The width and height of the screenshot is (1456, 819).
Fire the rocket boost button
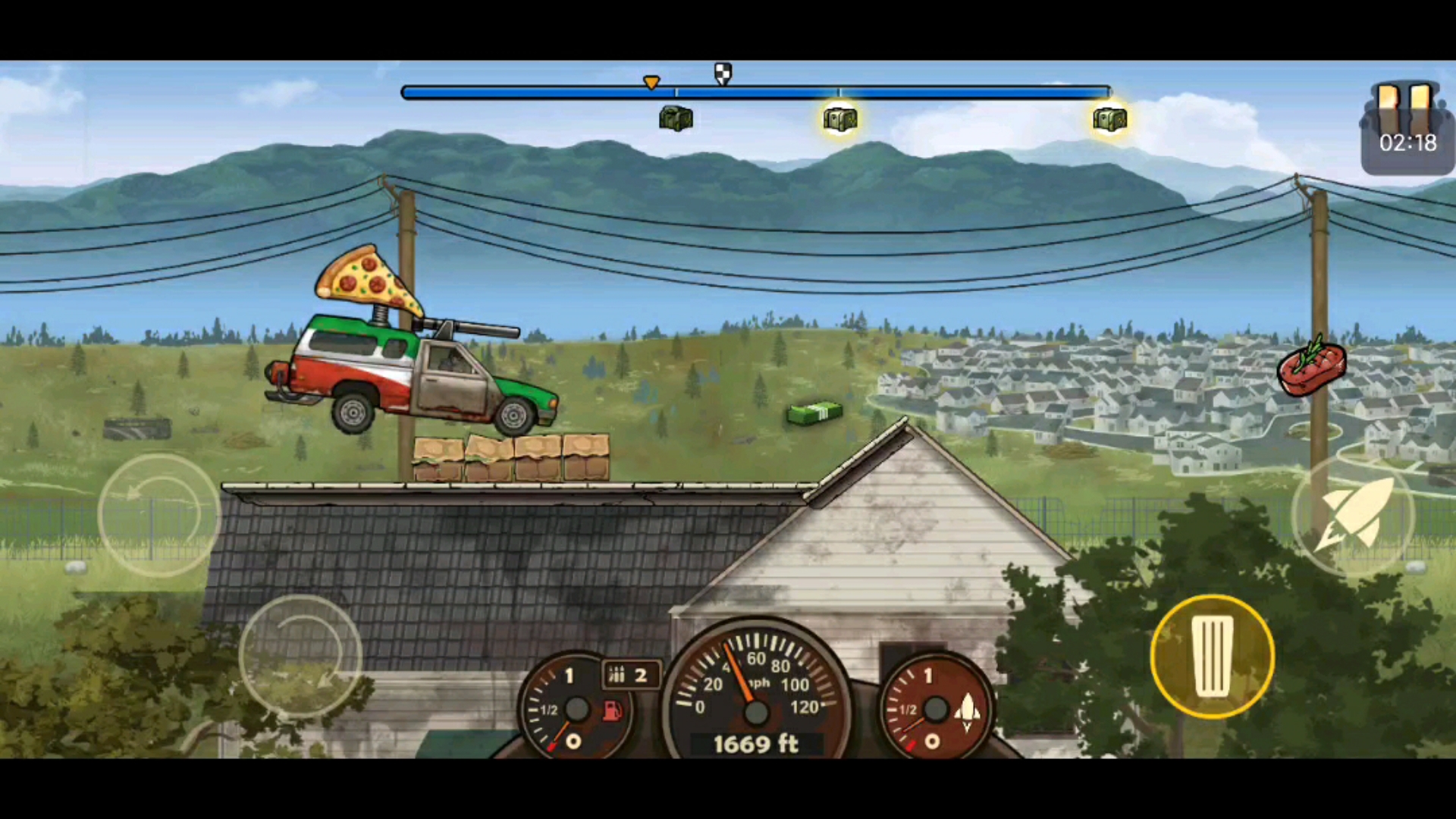point(1352,516)
